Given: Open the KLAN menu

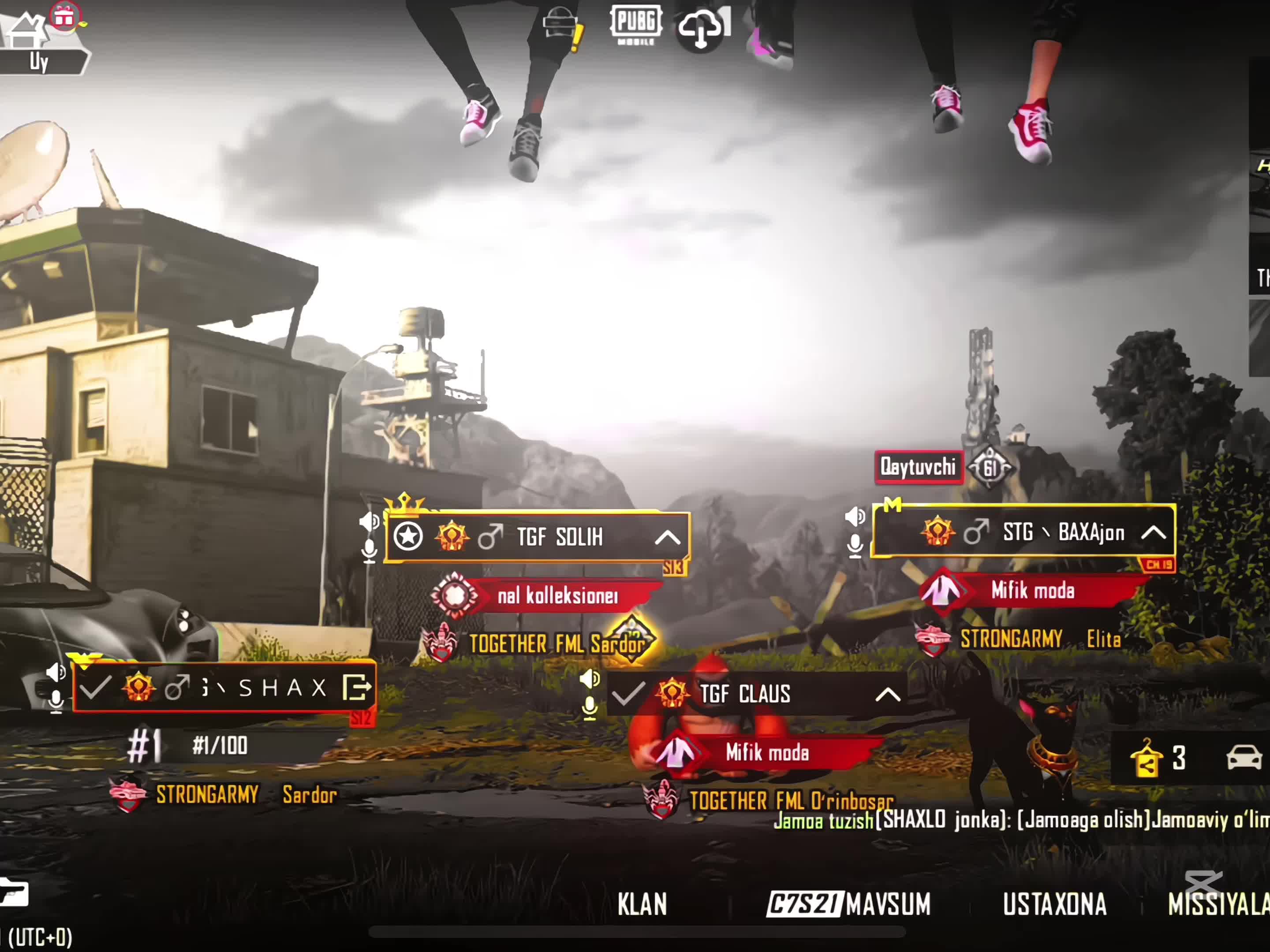Looking at the screenshot, I should [x=642, y=905].
